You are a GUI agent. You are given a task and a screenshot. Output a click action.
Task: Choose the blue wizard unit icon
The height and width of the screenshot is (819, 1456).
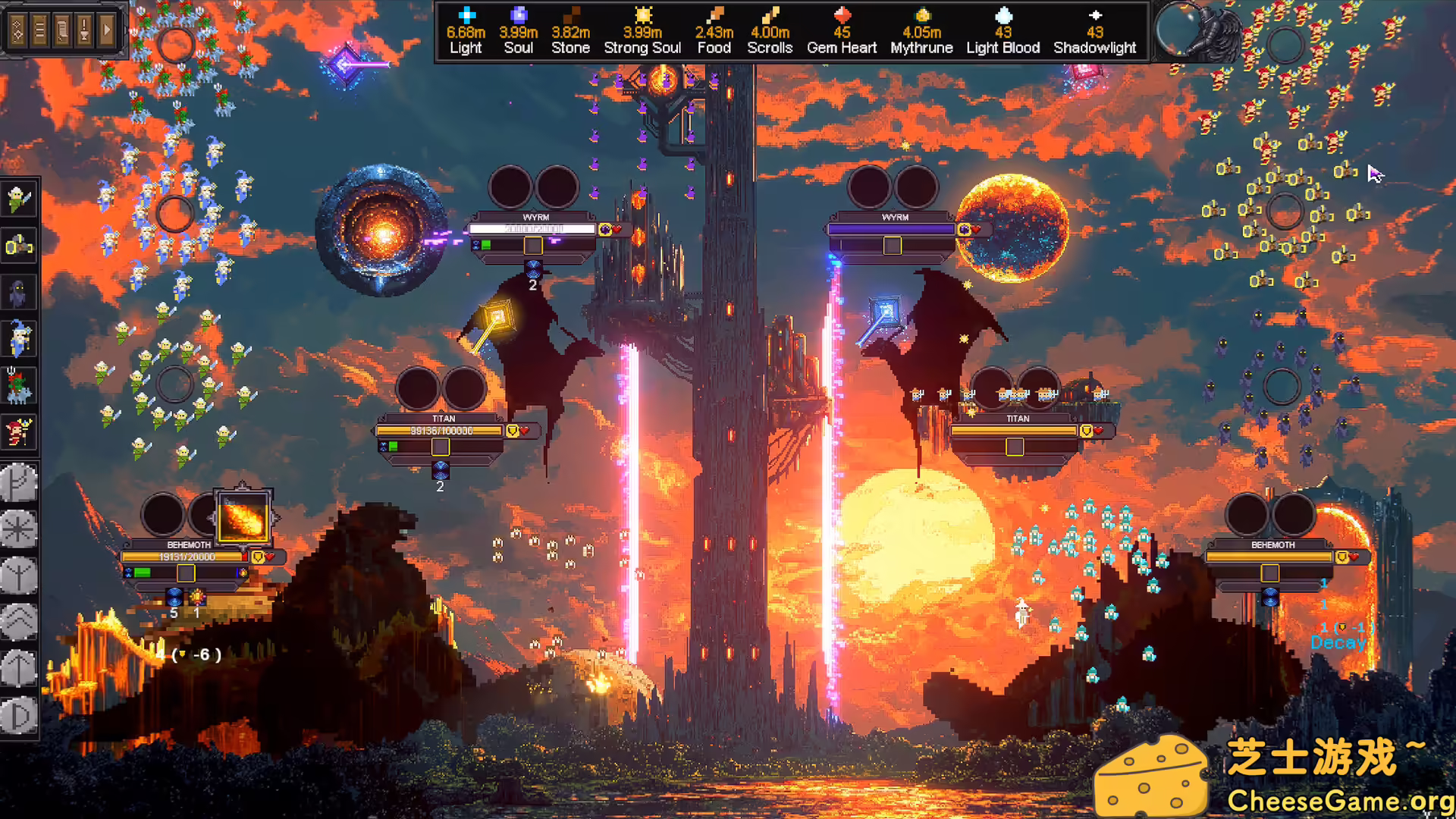[x=19, y=340]
